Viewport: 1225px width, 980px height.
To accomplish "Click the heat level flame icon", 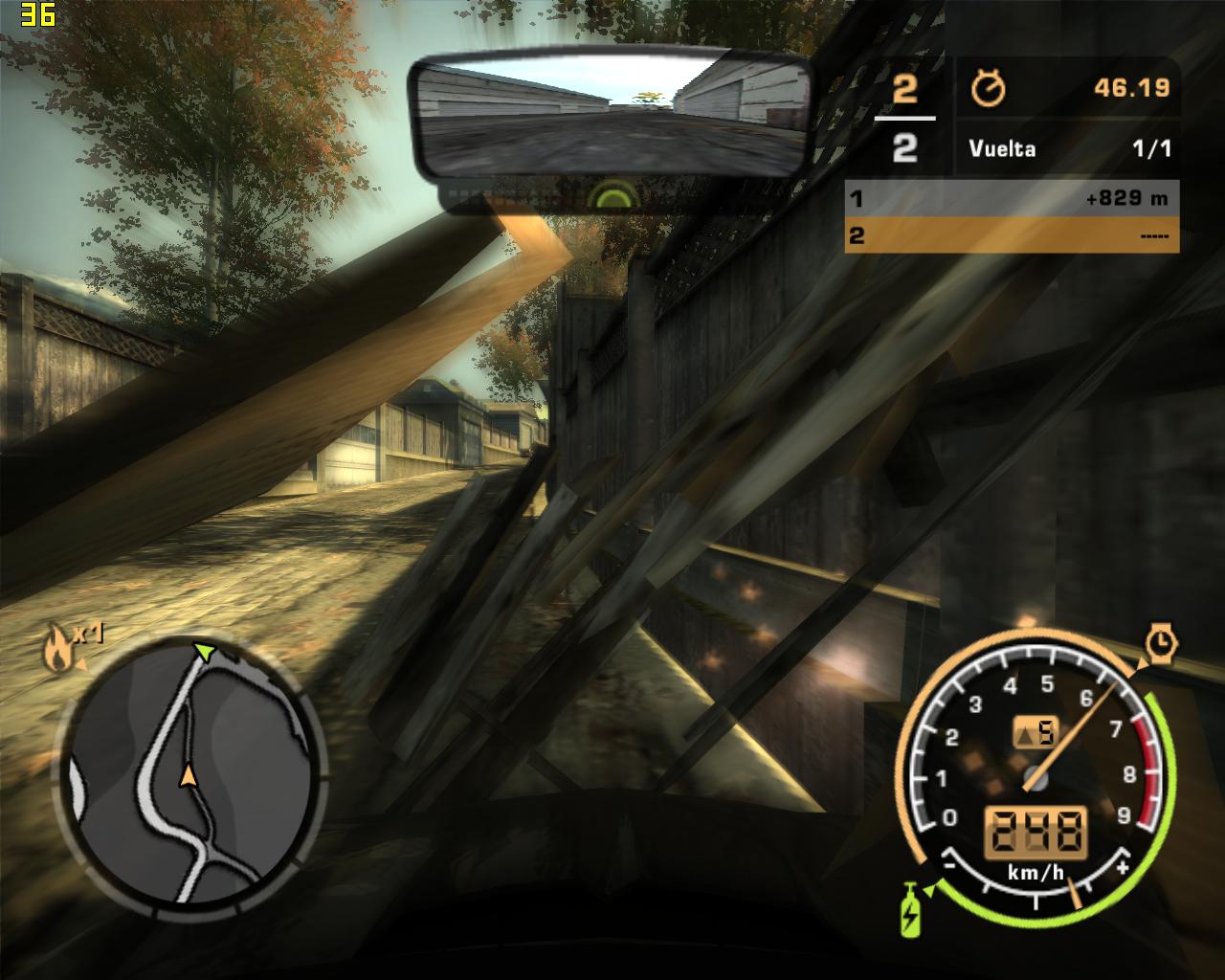I will (x=58, y=650).
